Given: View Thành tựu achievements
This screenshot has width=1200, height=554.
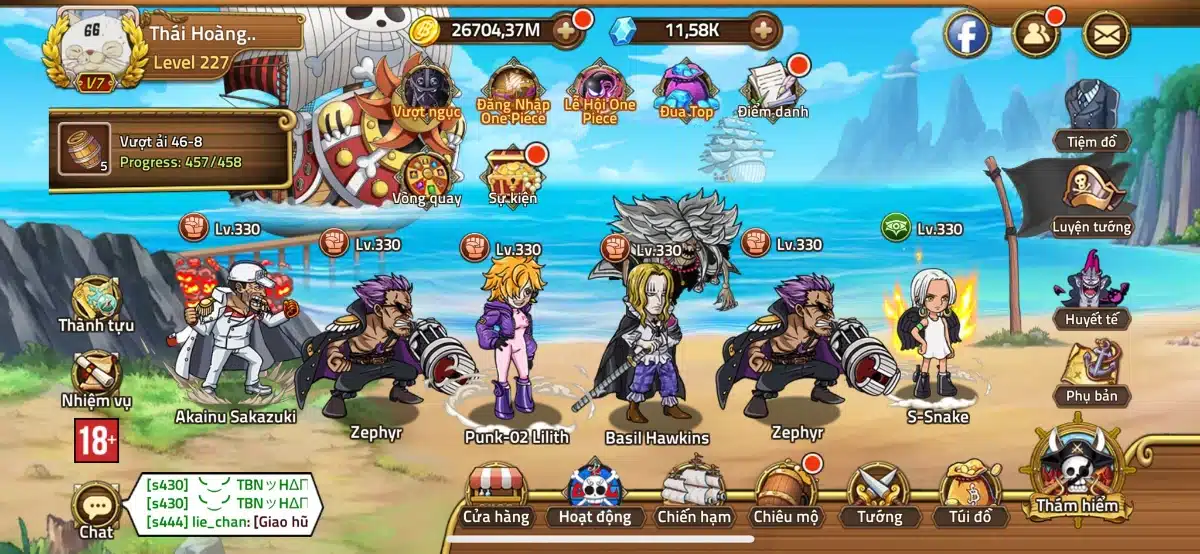Looking at the screenshot, I should (96, 301).
